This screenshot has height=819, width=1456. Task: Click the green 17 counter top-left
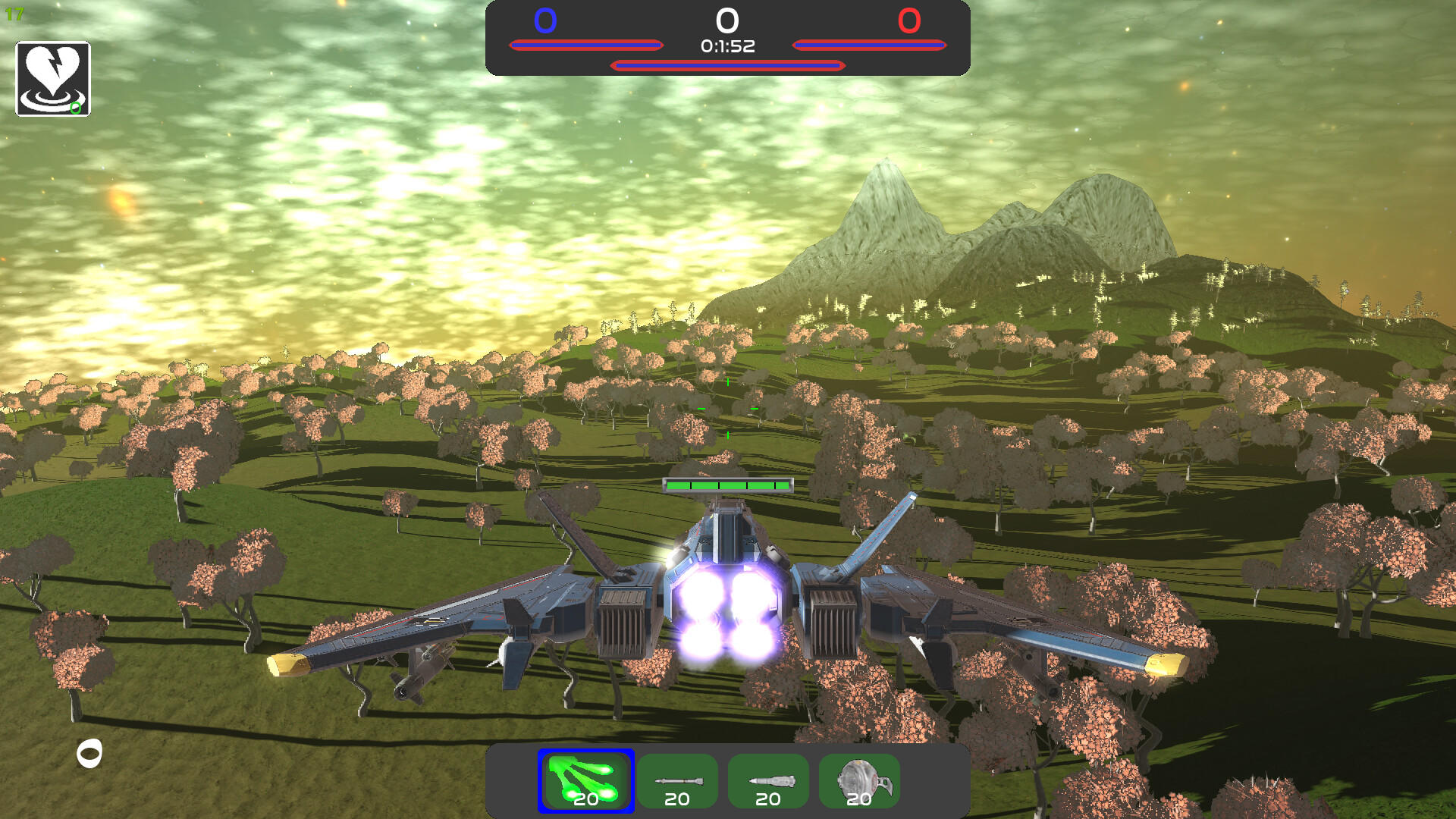point(13,12)
